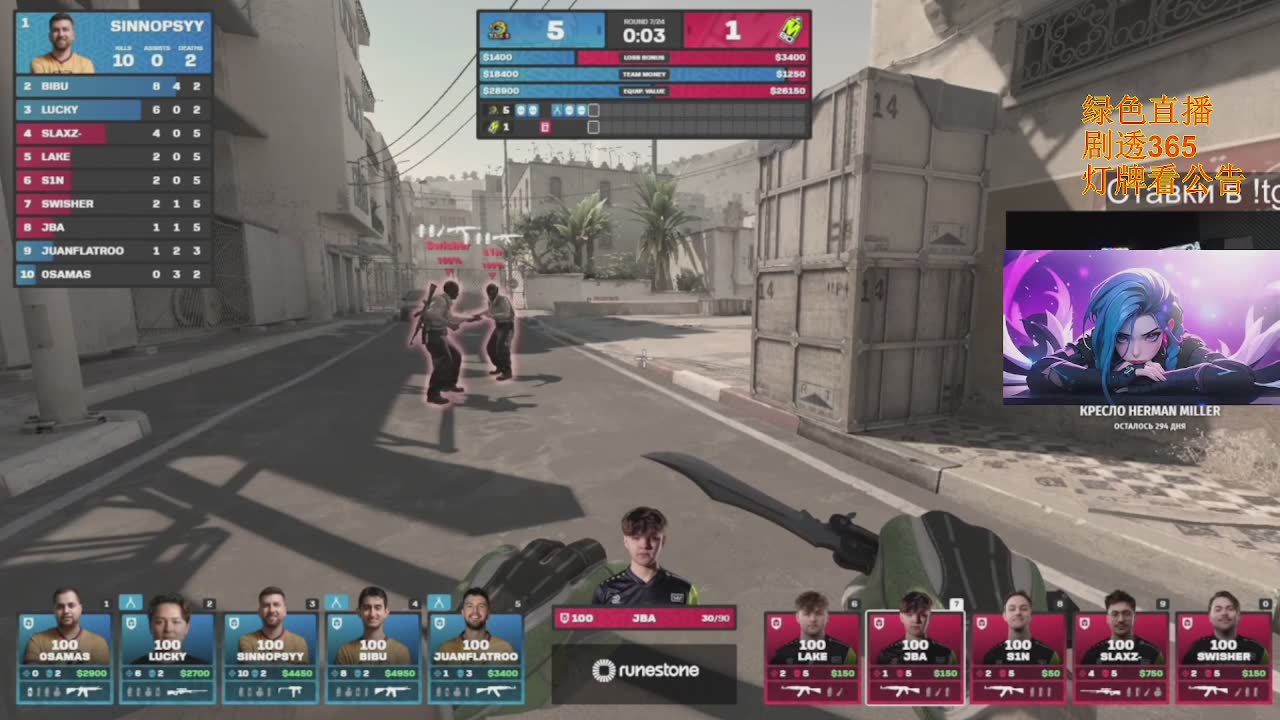Select OSAMAS player card in bottom bar
This screenshot has width=1280, height=720.
tap(64, 650)
